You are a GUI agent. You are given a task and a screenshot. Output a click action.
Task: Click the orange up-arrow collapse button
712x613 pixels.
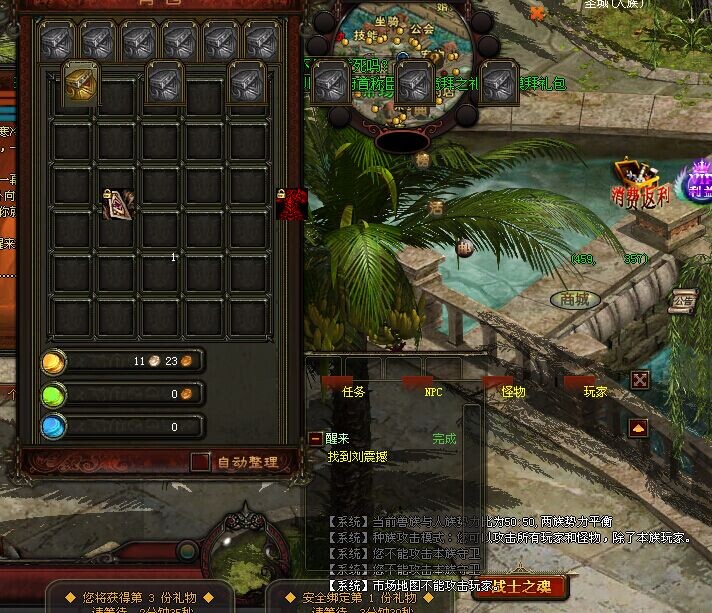[x=638, y=427]
